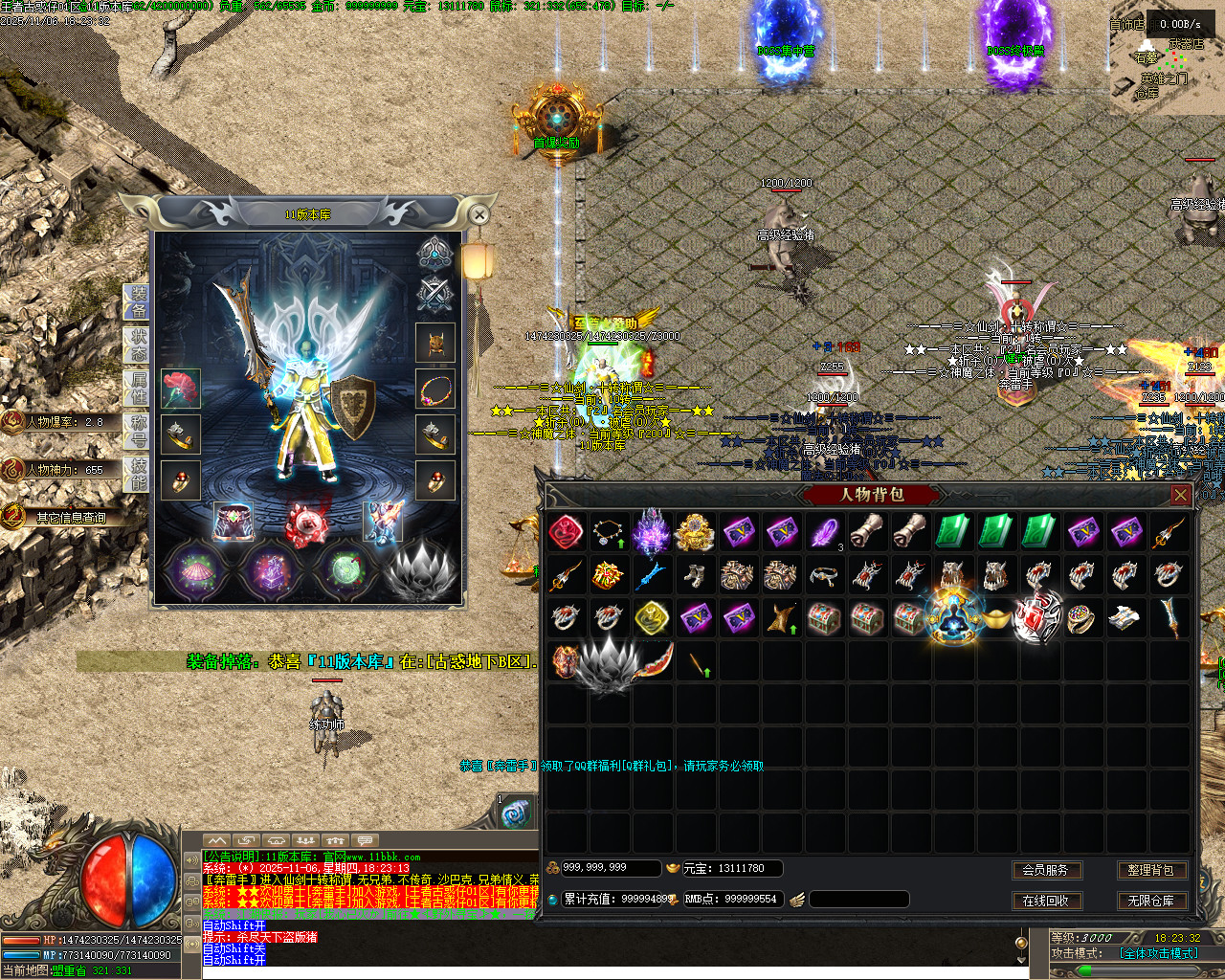
Task: Select the red rose equipment slot
Action: [x=180, y=389]
